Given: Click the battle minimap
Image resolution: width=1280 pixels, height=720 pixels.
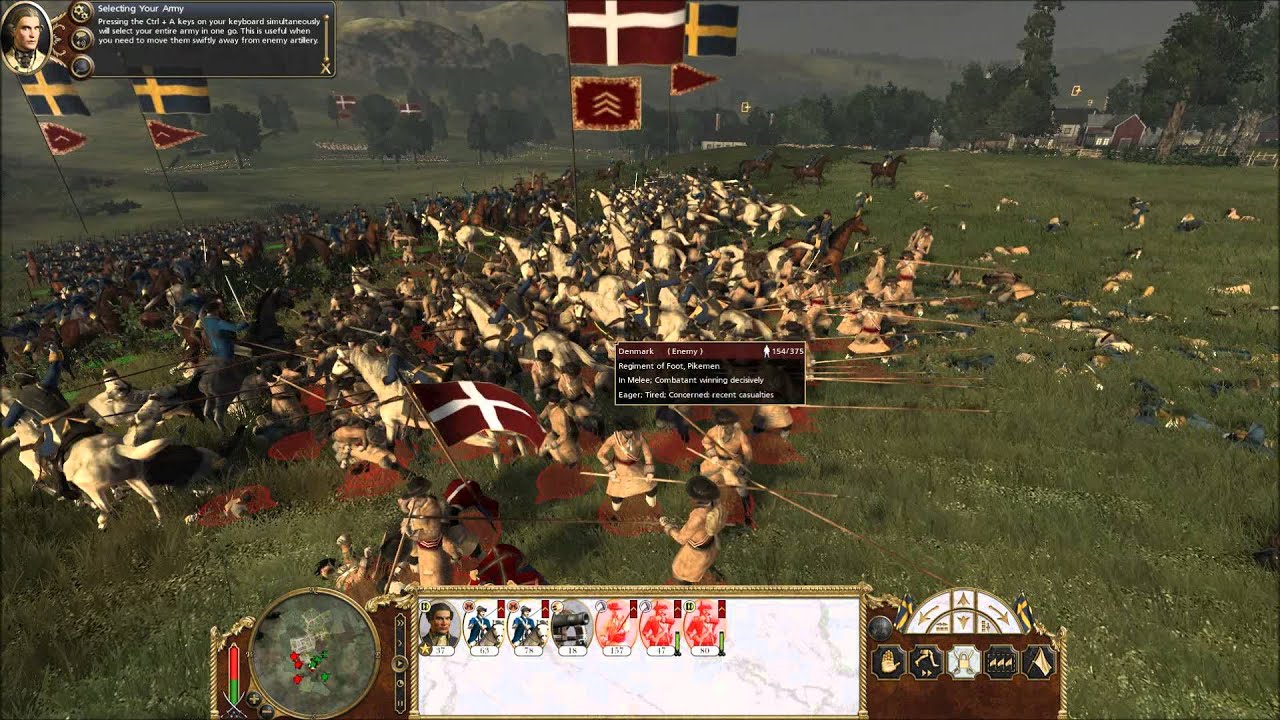Looking at the screenshot, I should [313, 652].
